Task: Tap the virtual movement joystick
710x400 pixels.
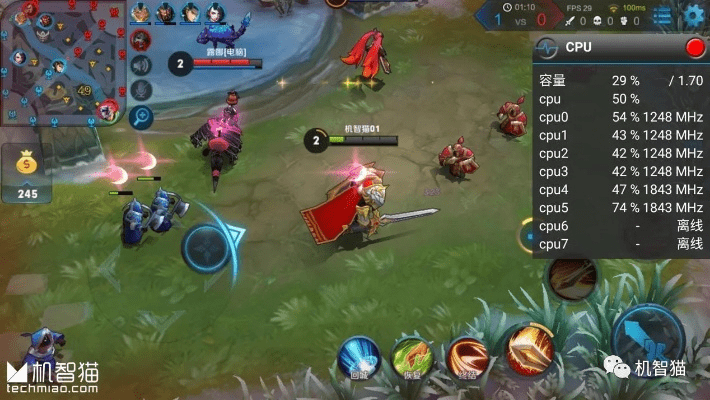Action: point(206,248)
